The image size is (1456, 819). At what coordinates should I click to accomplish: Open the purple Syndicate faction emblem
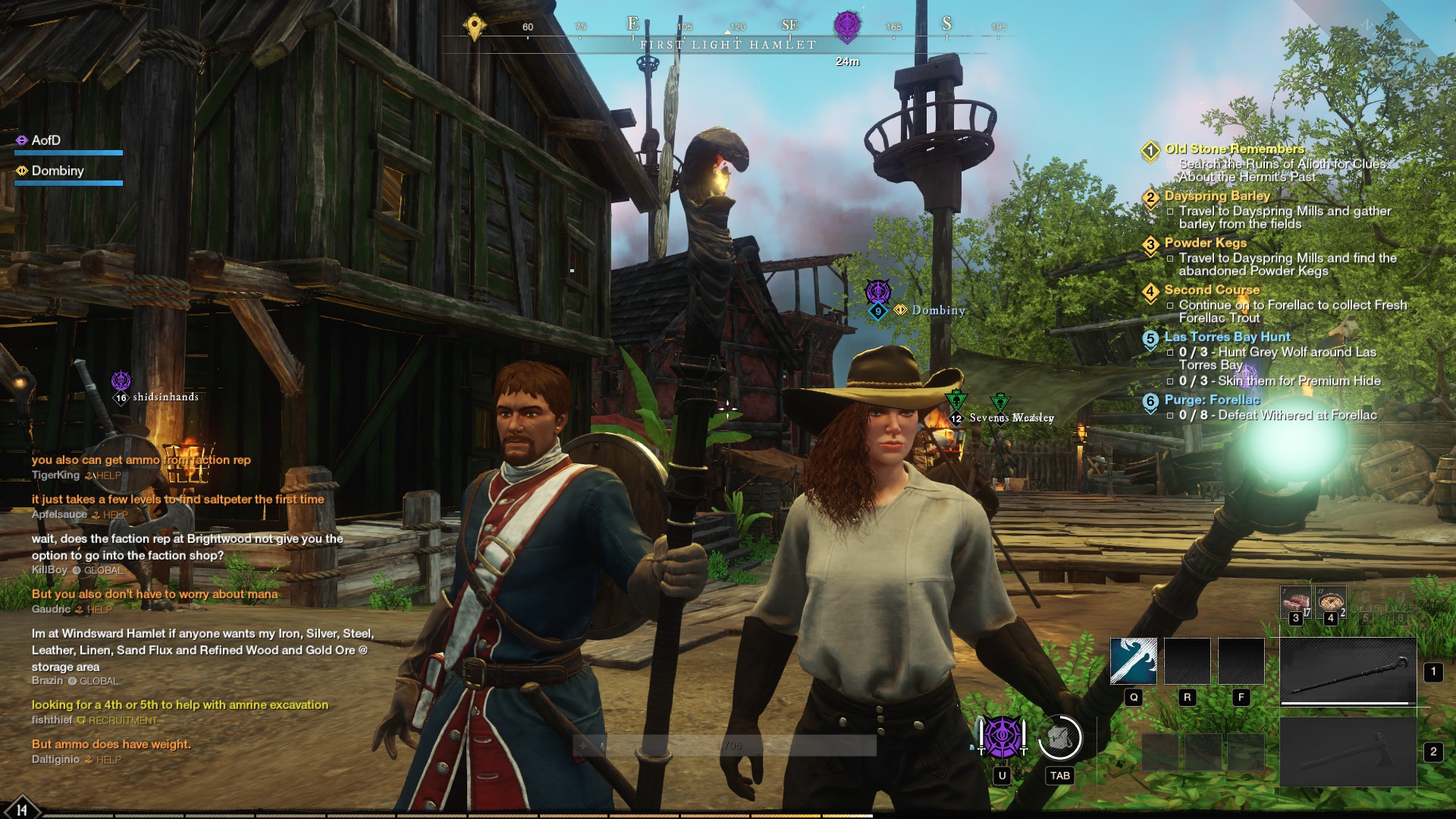pos(1002,738)
